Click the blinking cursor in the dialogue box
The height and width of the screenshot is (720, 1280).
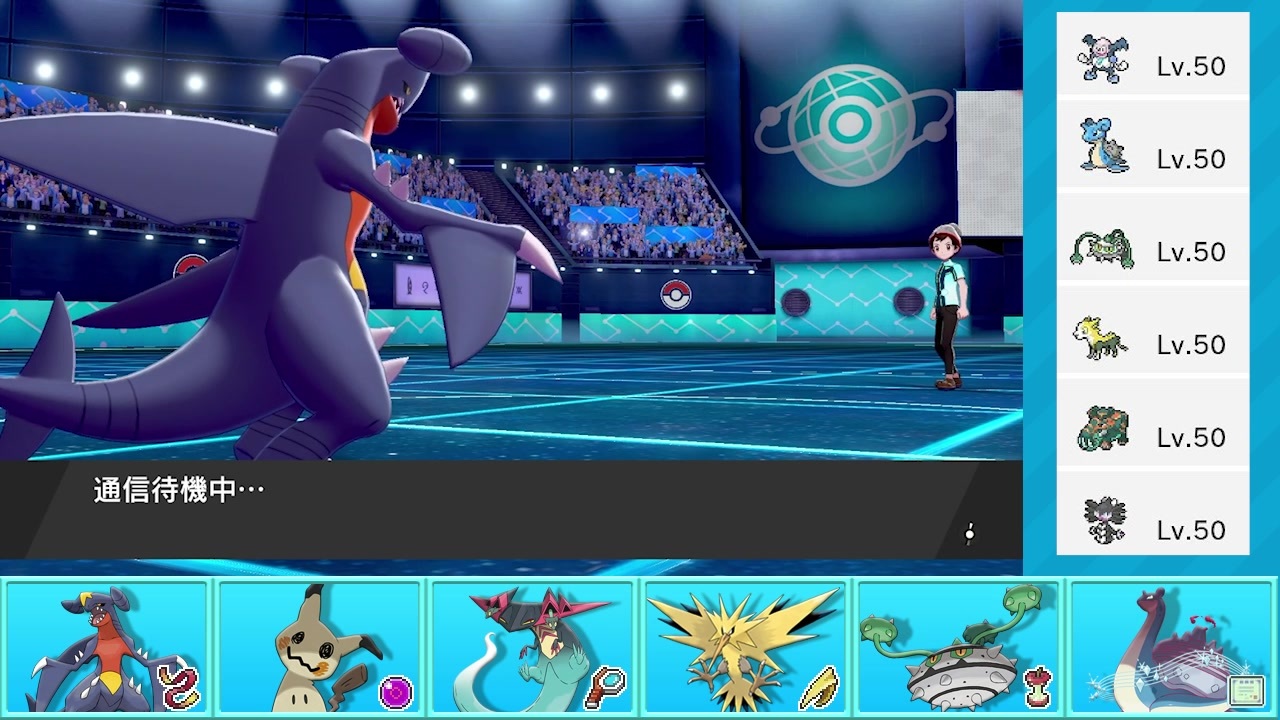pyautogui.click(x=967, y=536)
